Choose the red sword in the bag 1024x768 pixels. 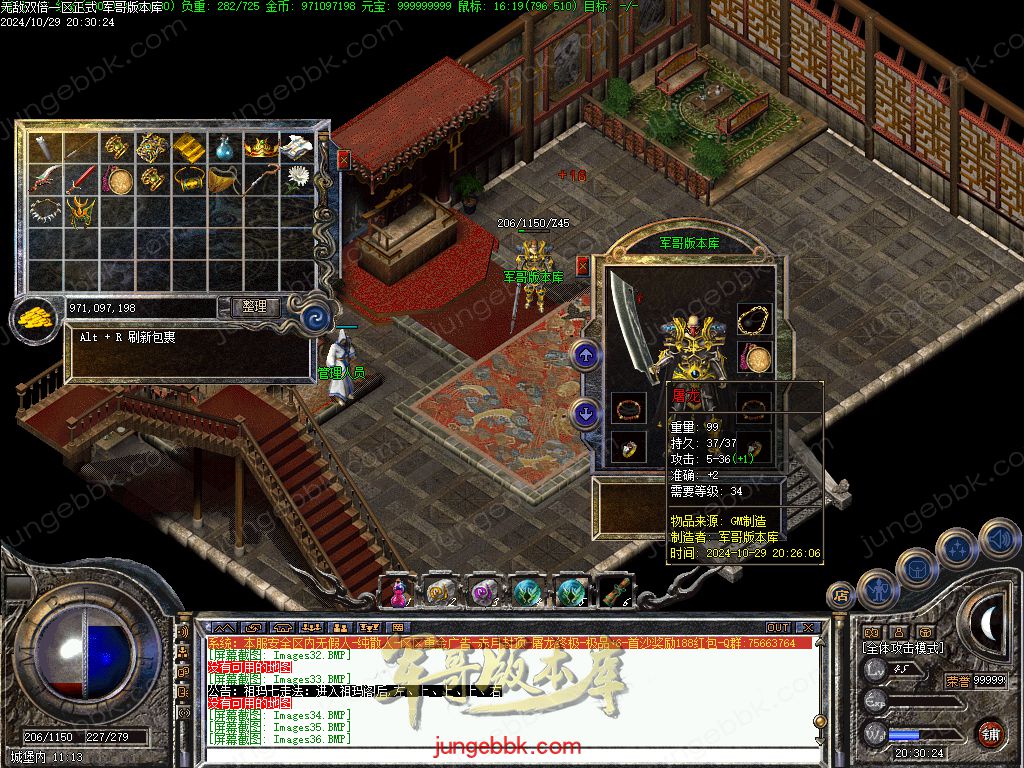click(x=81, y=180)
